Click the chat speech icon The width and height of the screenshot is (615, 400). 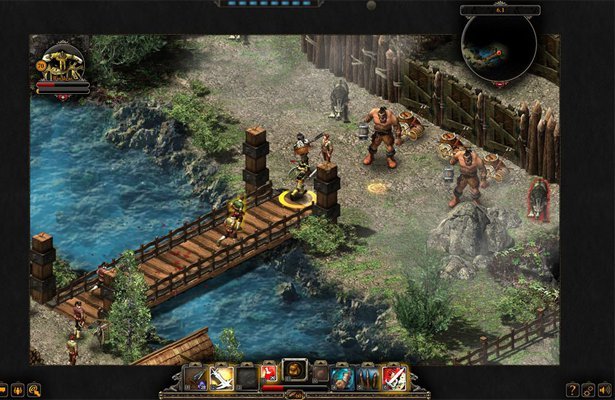click(x=3, y=389)
